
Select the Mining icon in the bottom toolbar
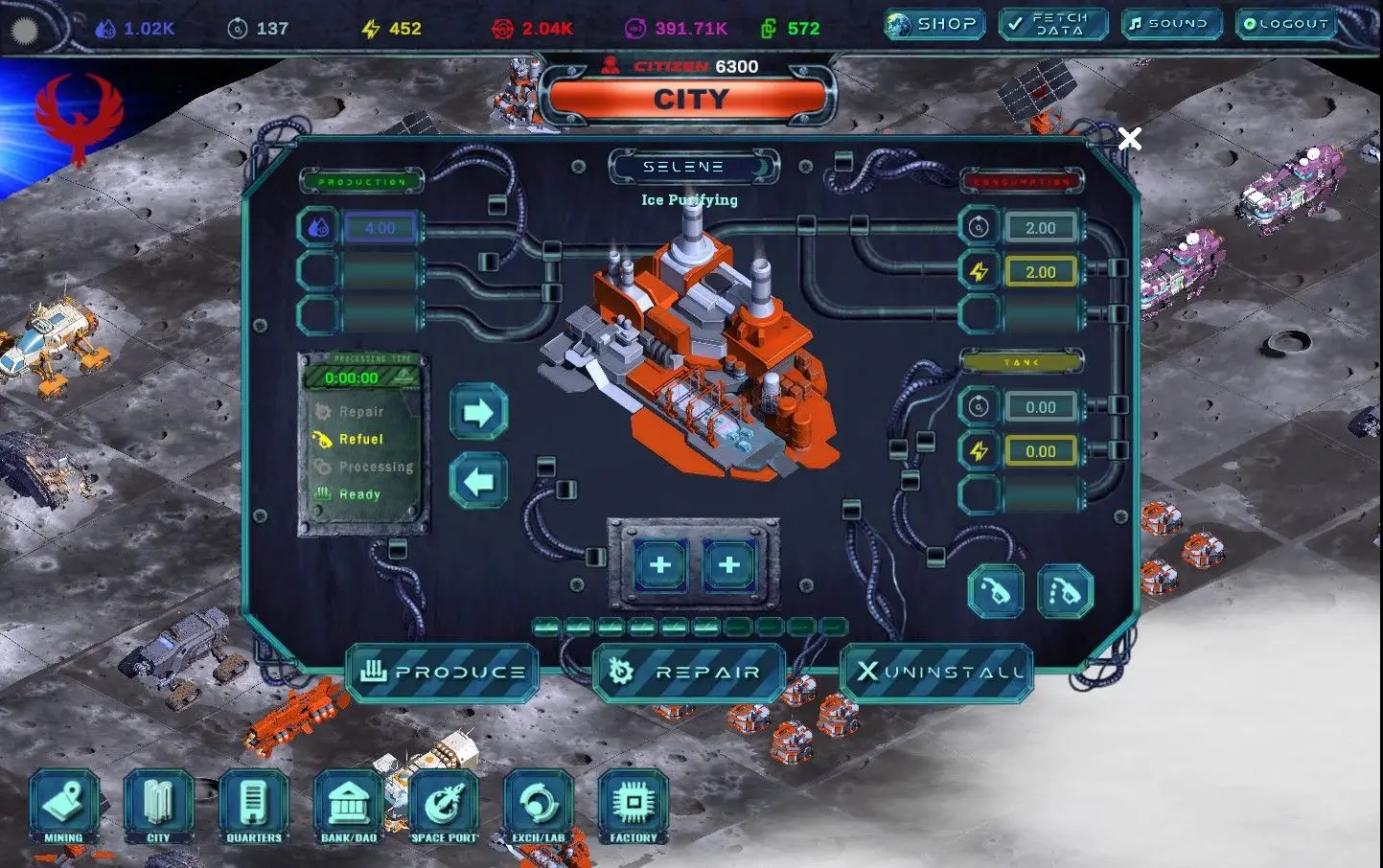coord(63,808)
